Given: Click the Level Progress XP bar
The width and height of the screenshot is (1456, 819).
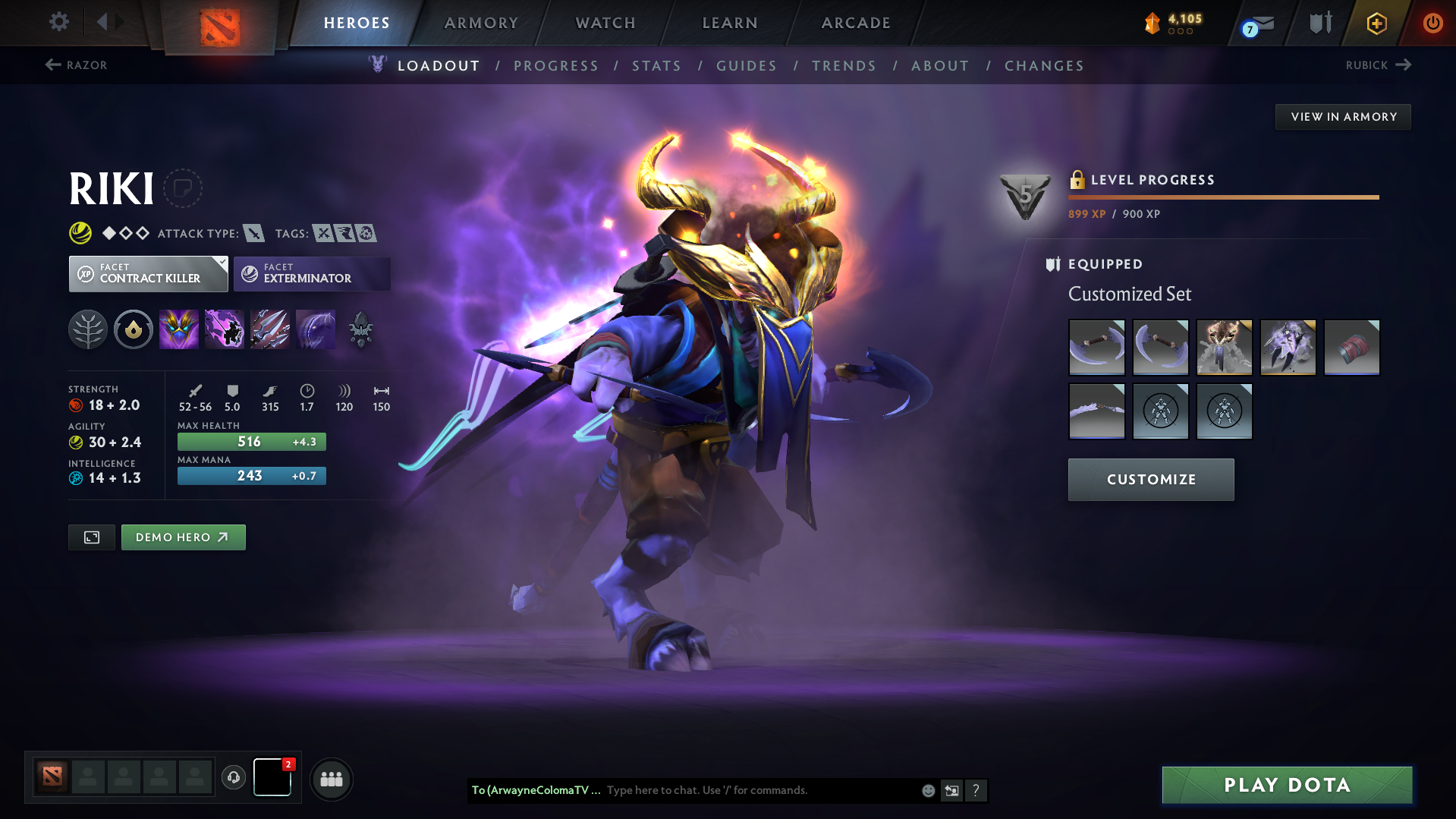Looking at the screenshot, I should [1222, 197].
